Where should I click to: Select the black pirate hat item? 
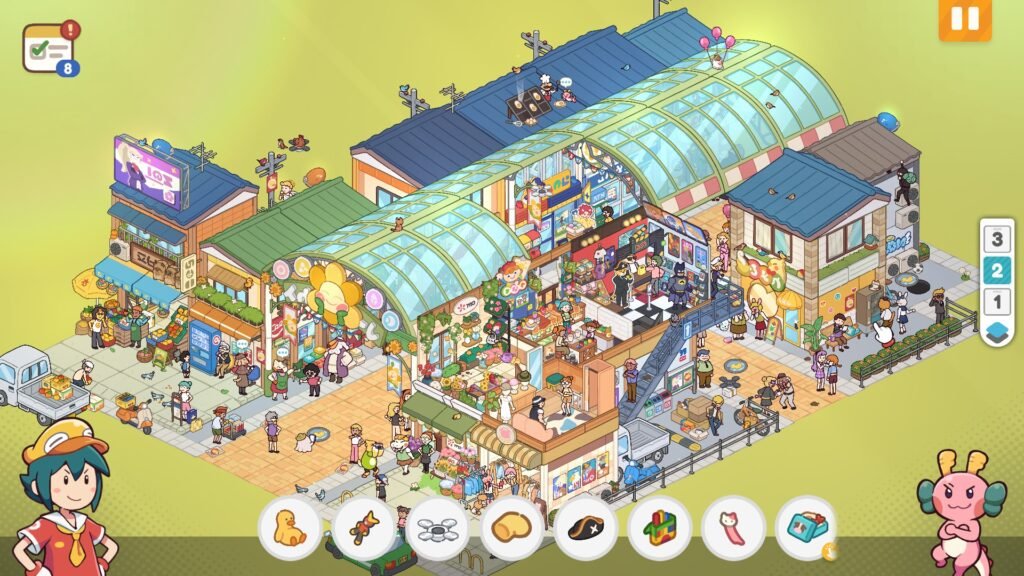tap(586, 528)
